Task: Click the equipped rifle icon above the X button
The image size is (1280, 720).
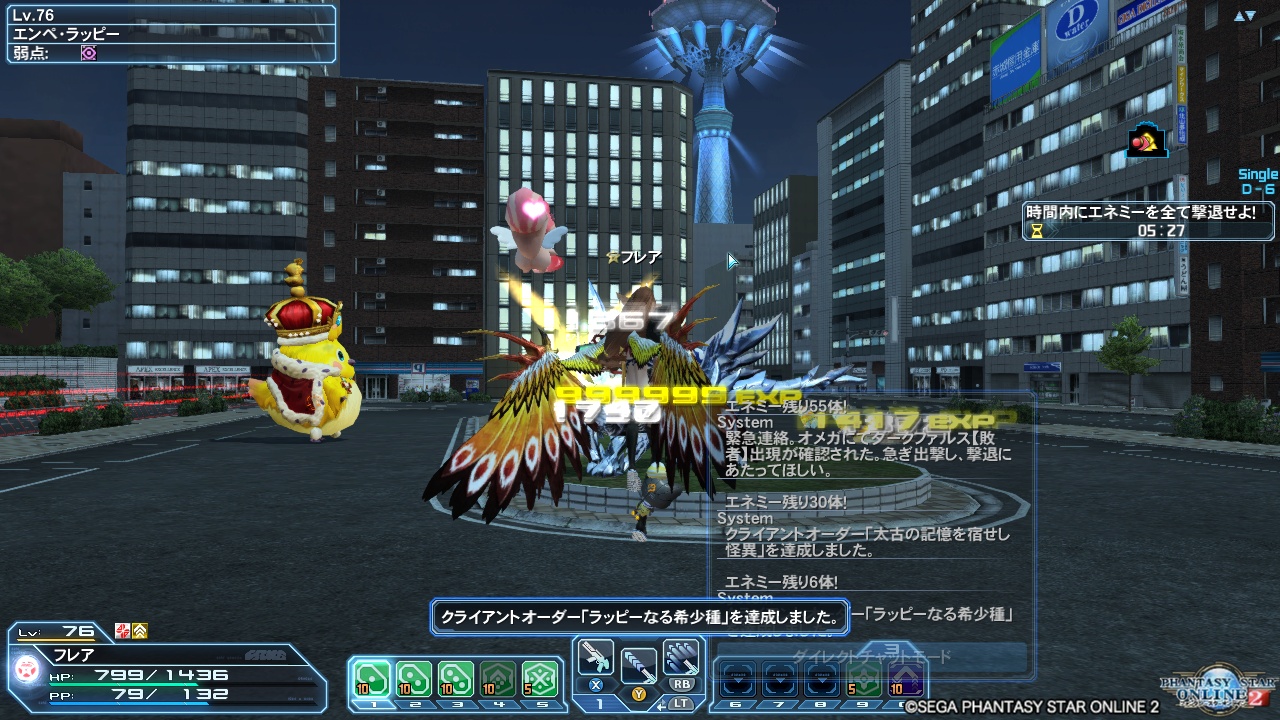Action: (x=596, y=658)
